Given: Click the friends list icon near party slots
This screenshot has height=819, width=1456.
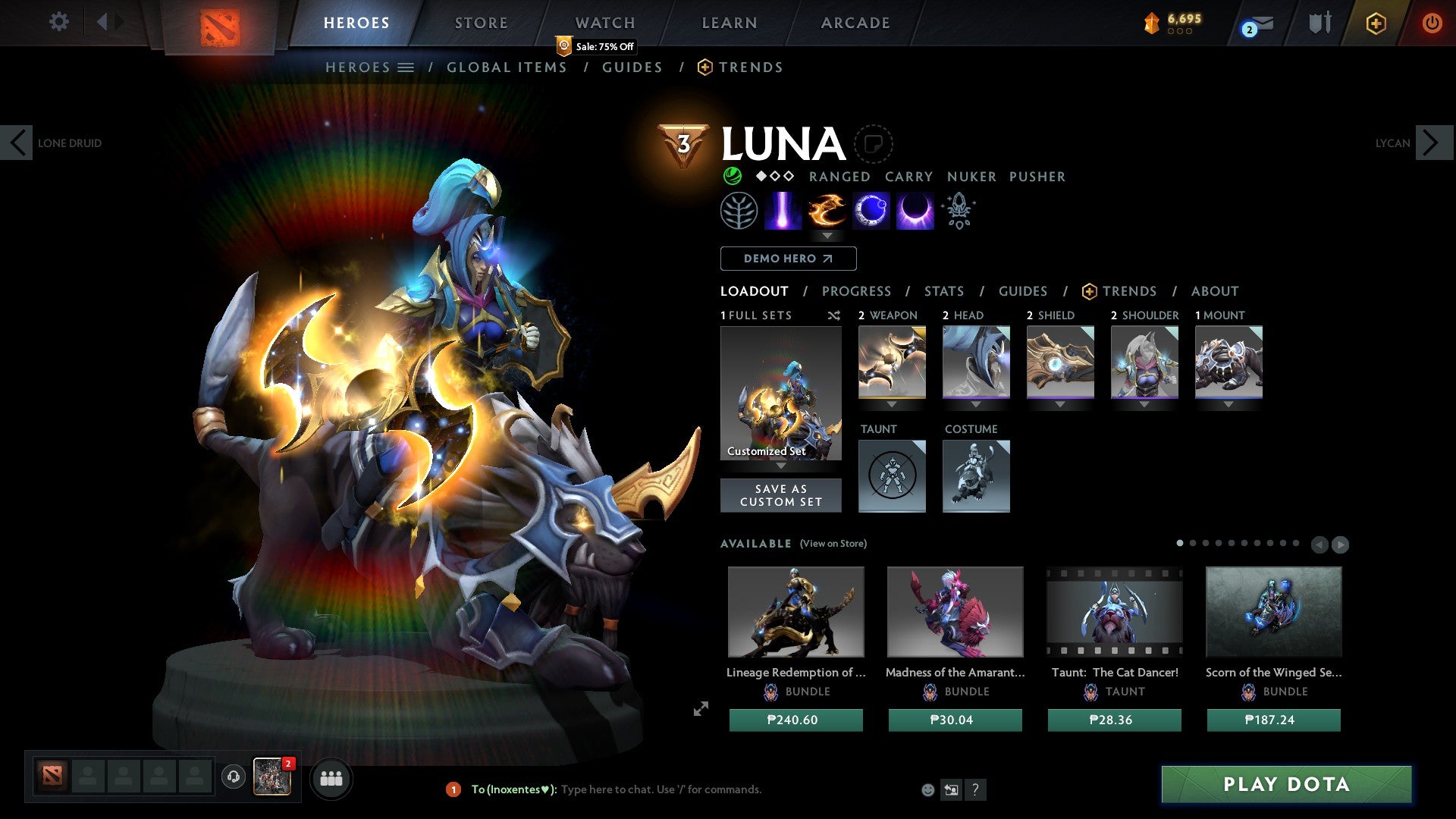Looking at the screenshot, I should pyautogui.click(x=330, y=778).
